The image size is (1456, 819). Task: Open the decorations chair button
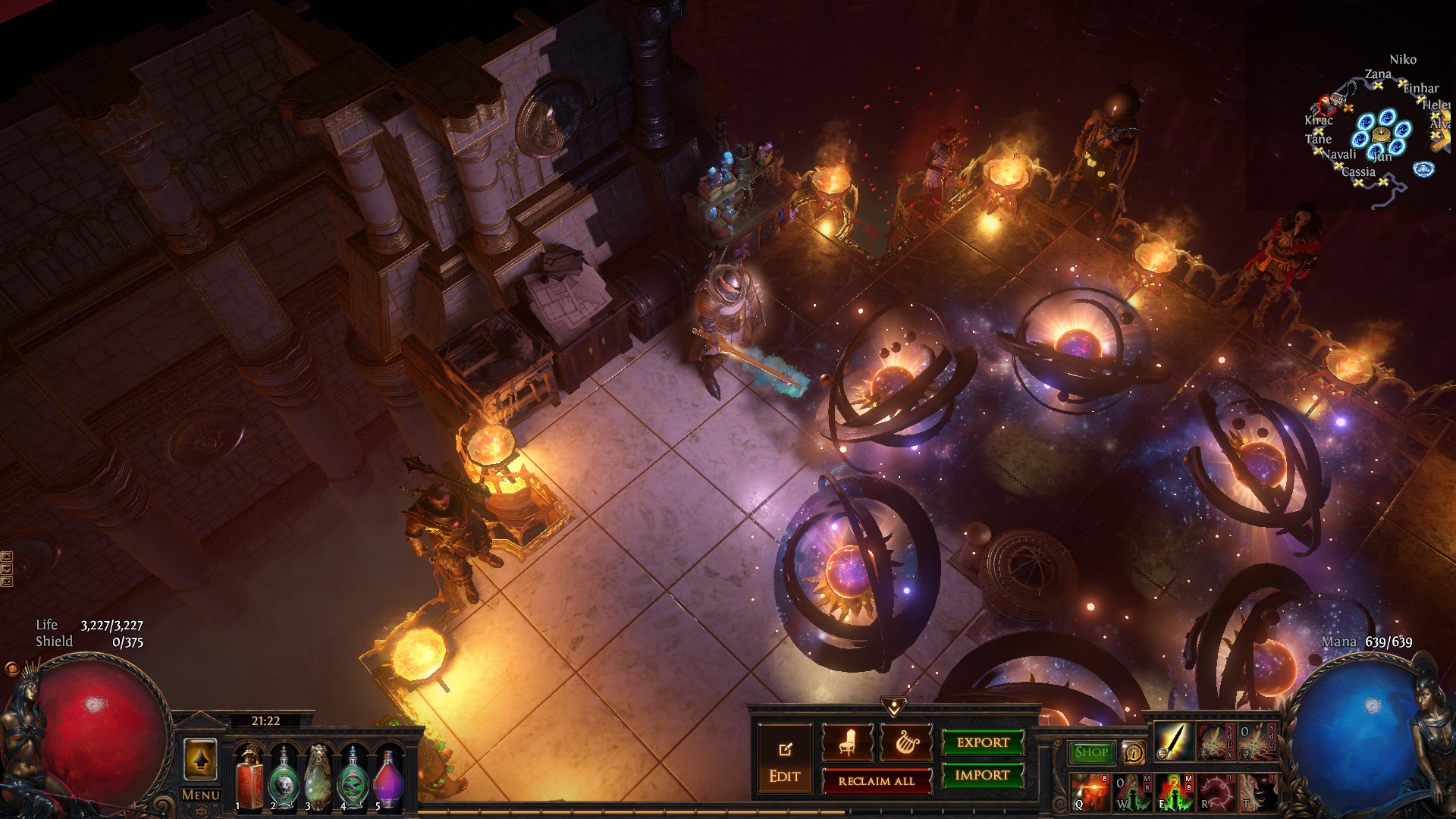(847, 743)
